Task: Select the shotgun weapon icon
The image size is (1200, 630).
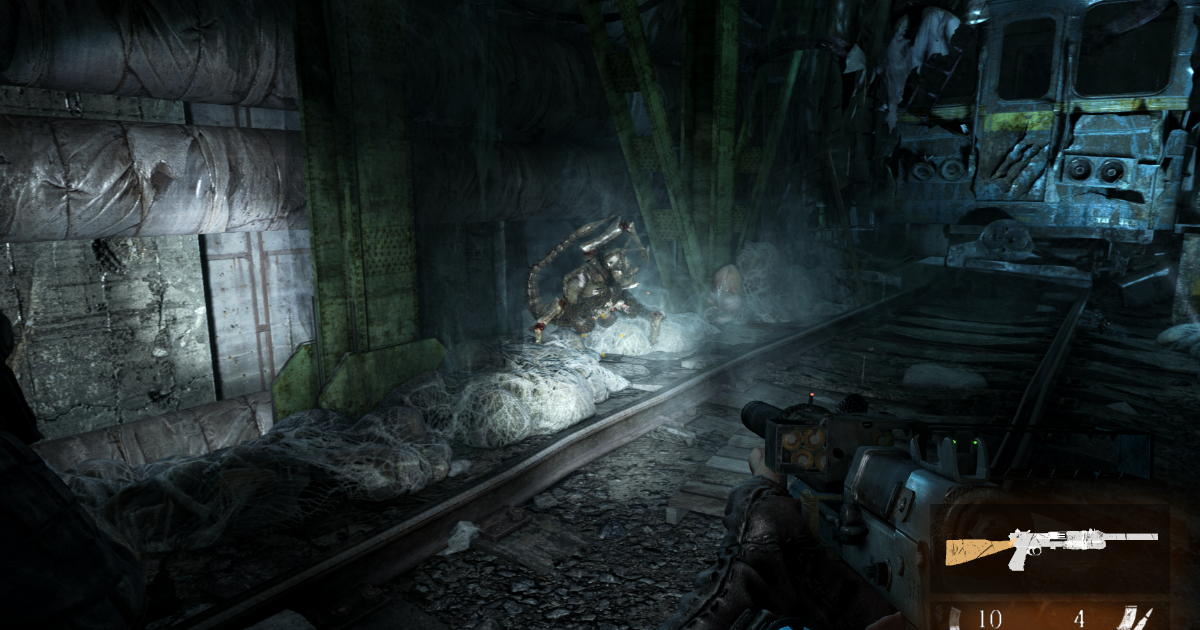Action: [x=1049, y=546]
